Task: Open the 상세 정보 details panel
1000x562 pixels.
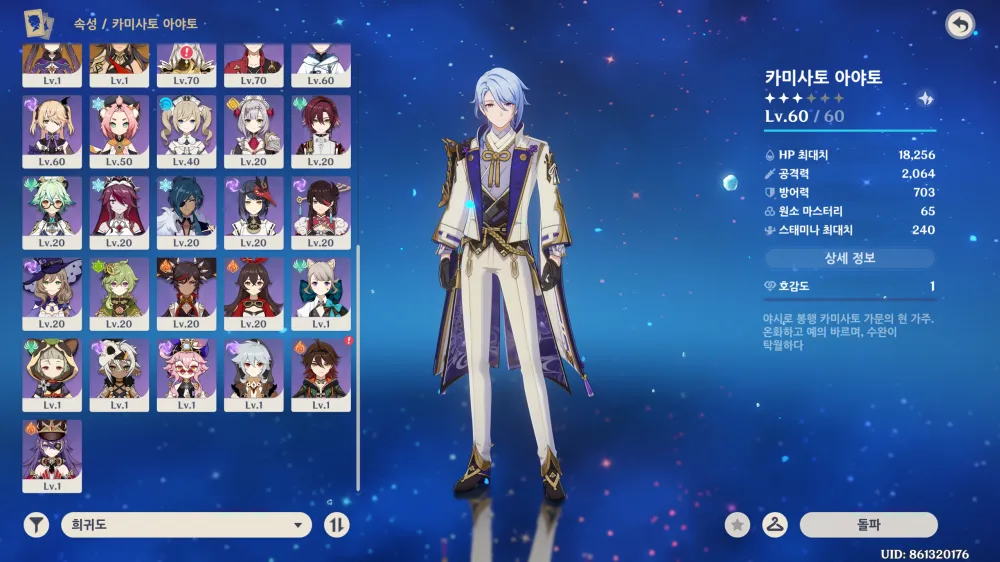Action: click(849, 258)
